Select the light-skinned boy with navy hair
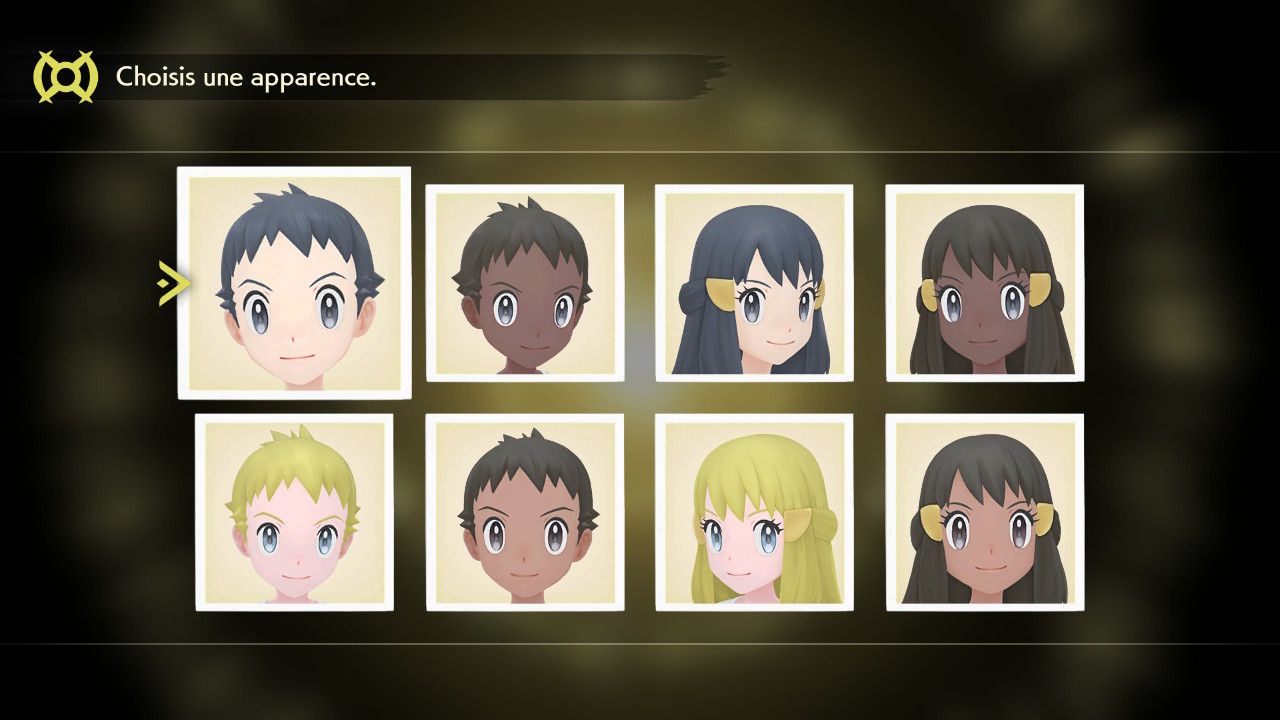The width and height of the screenshot is (1280, 720). tap(294, 283)
